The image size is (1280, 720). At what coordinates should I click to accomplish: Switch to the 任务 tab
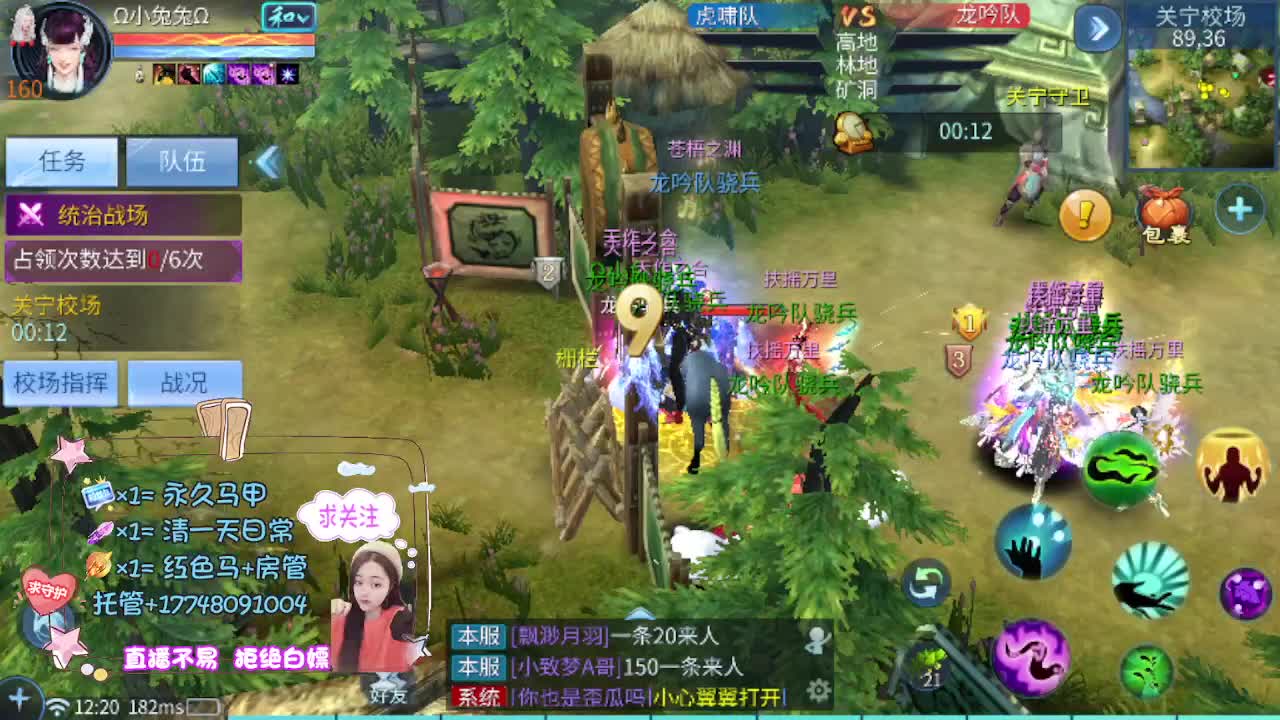(62, 161)
